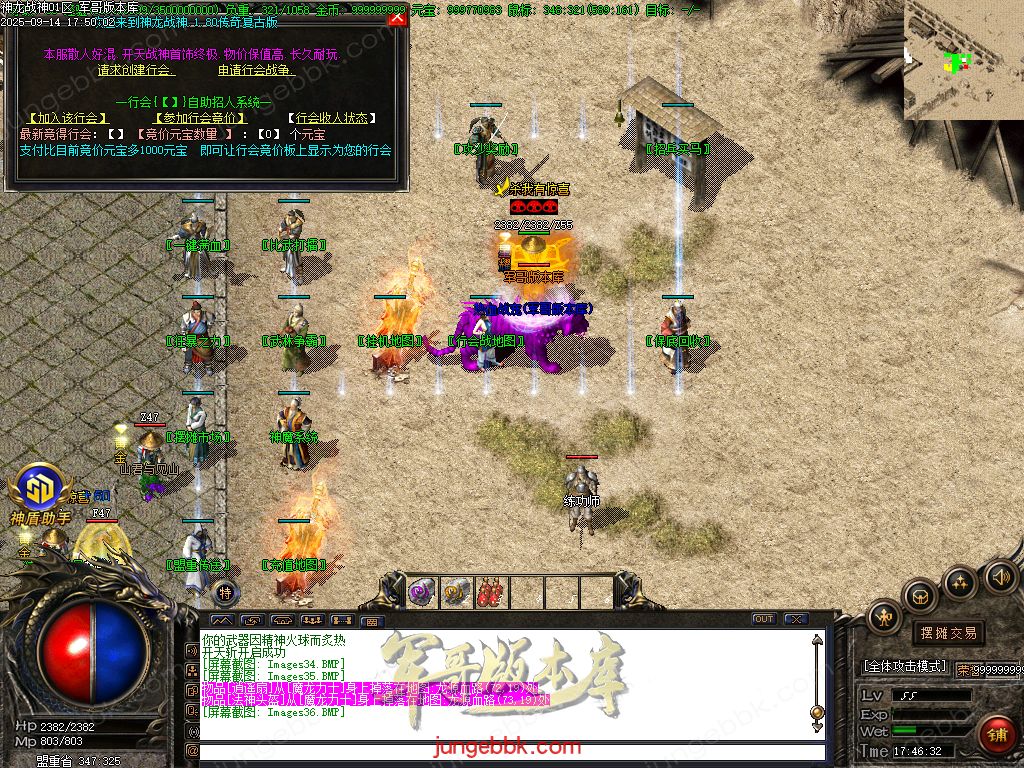Select the 请求创建行会 link

click(136, 71)
